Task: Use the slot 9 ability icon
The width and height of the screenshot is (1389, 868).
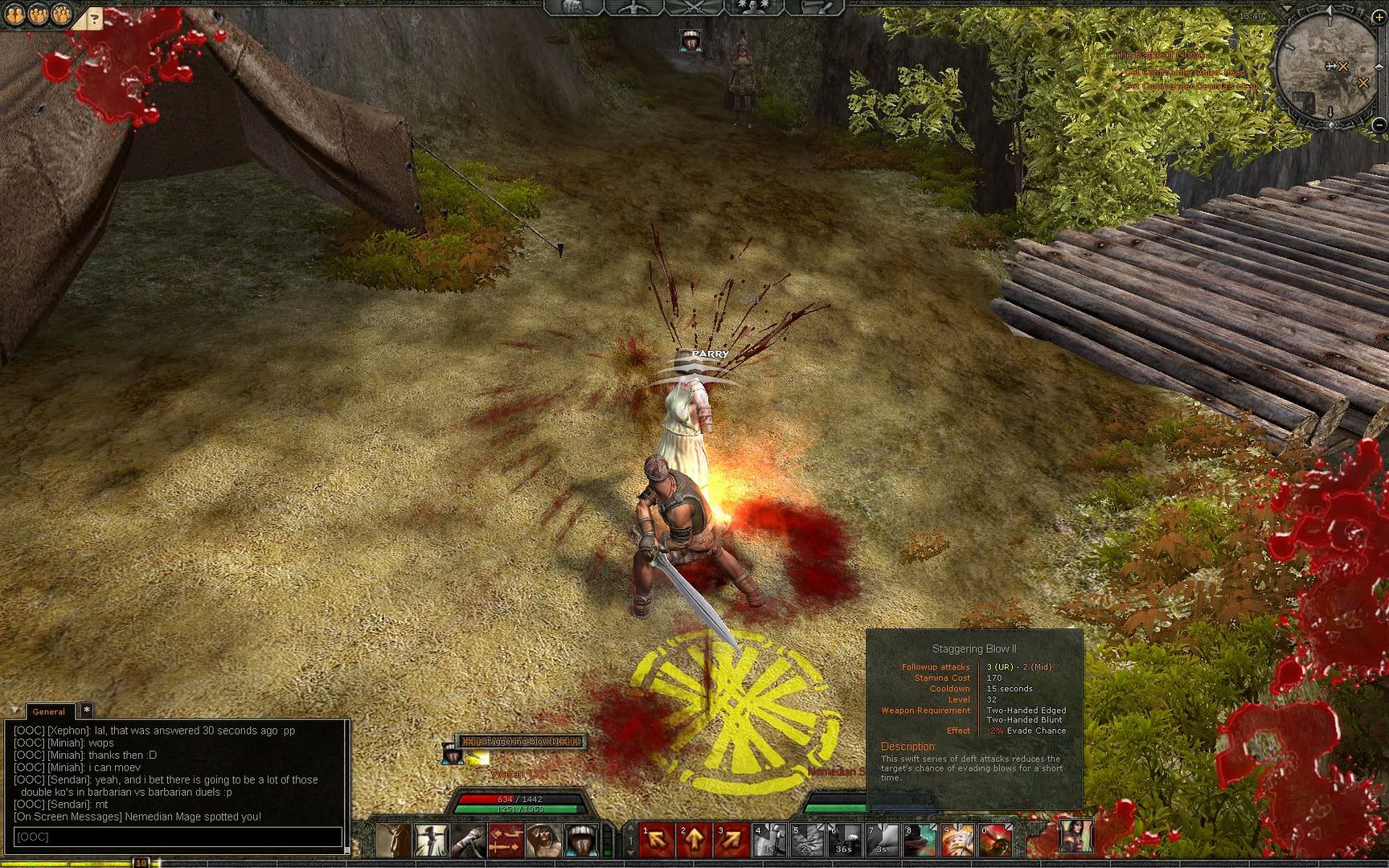Action: tap(959, 840)
